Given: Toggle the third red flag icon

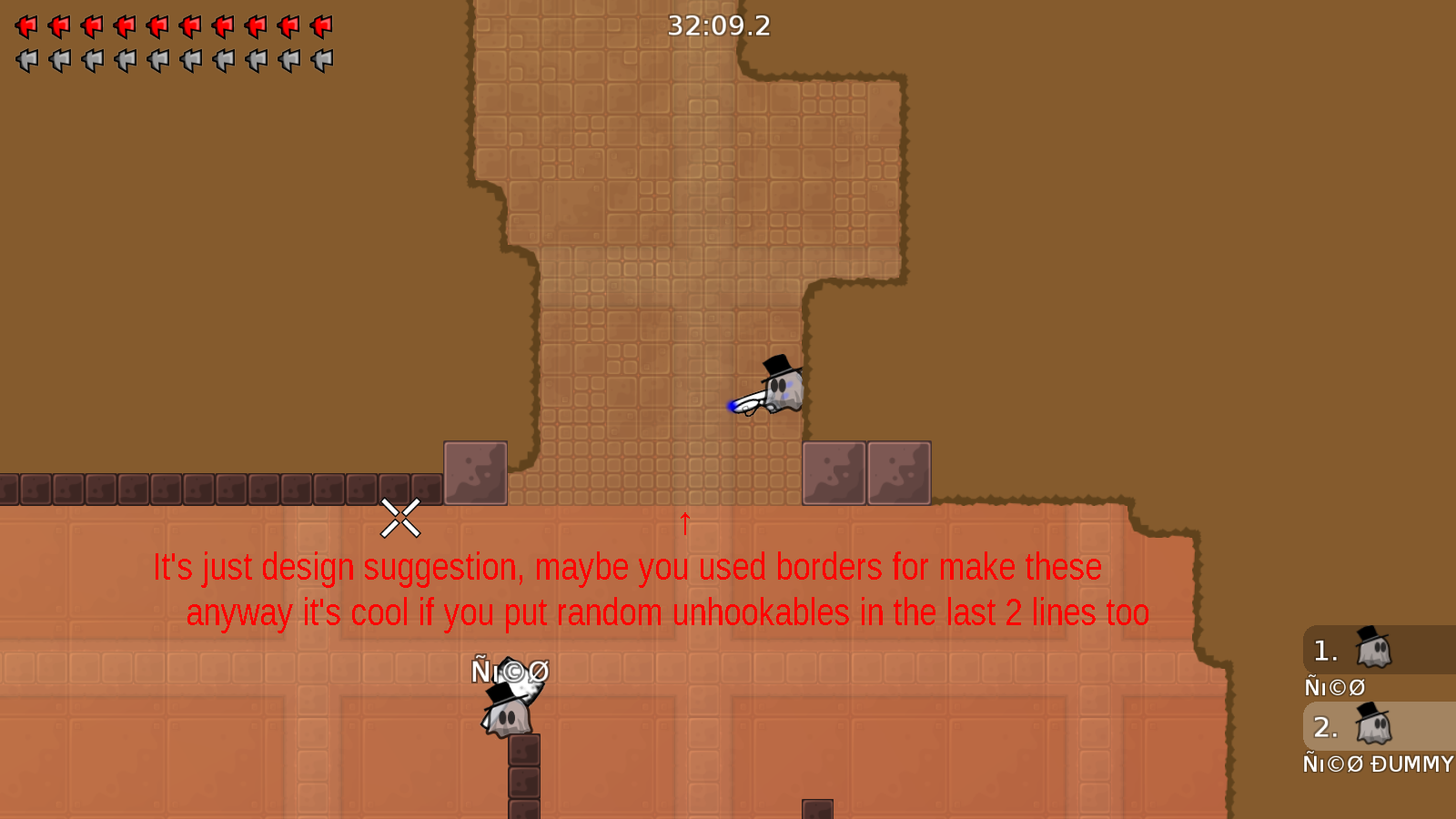Looking at the screenshot, I should [91, 25].
